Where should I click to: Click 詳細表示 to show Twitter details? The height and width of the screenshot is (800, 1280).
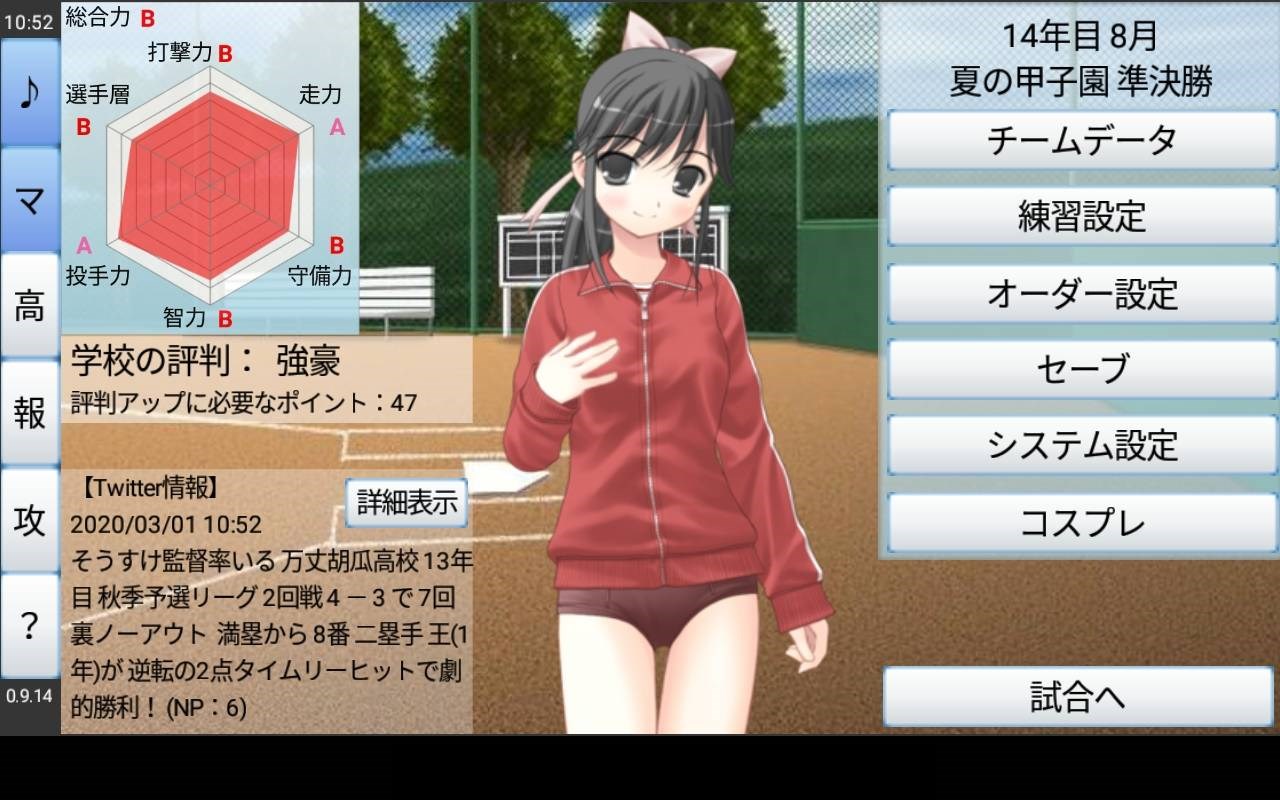point(406,503)
